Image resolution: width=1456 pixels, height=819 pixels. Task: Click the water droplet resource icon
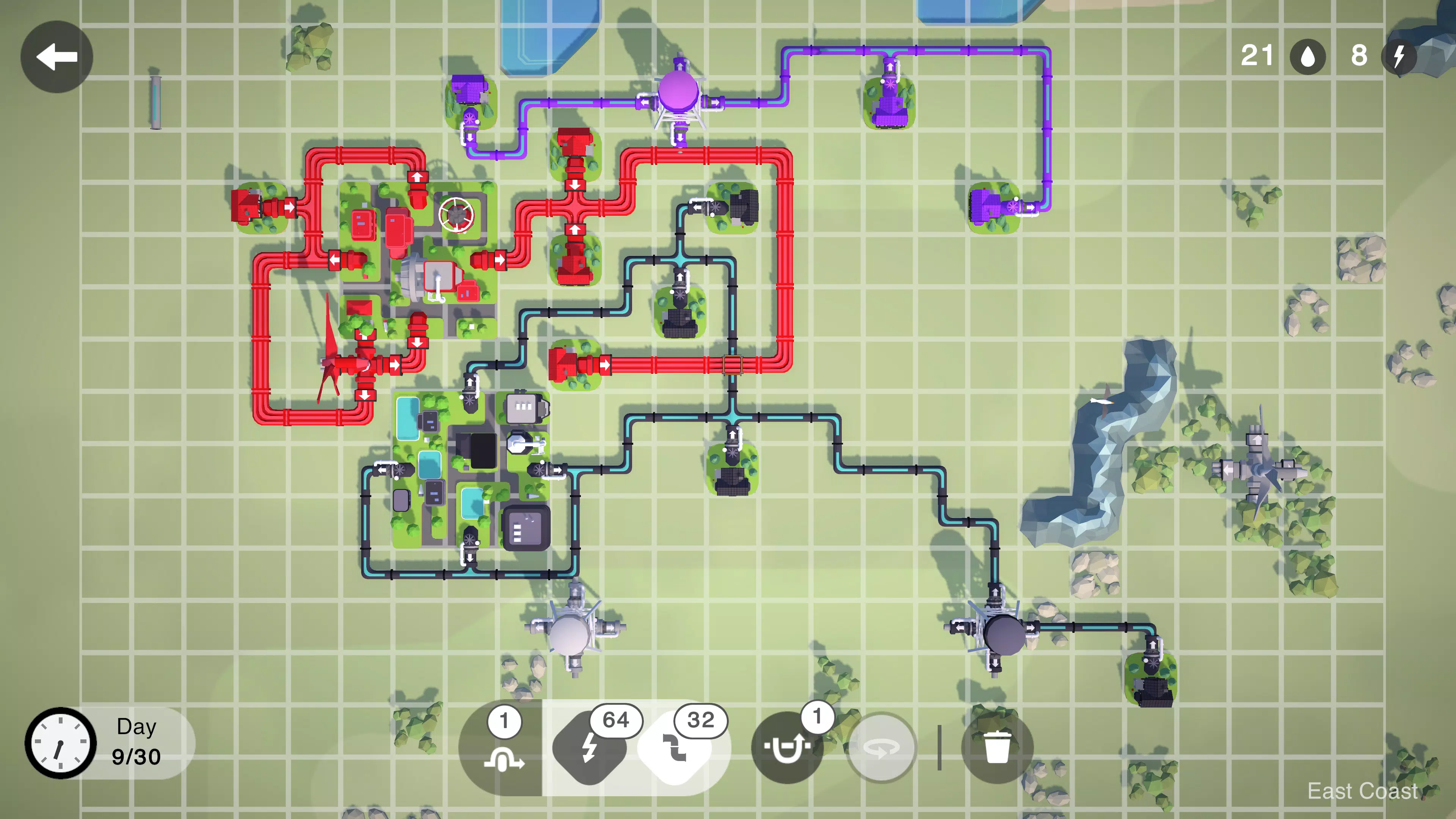pos(1308,56)
